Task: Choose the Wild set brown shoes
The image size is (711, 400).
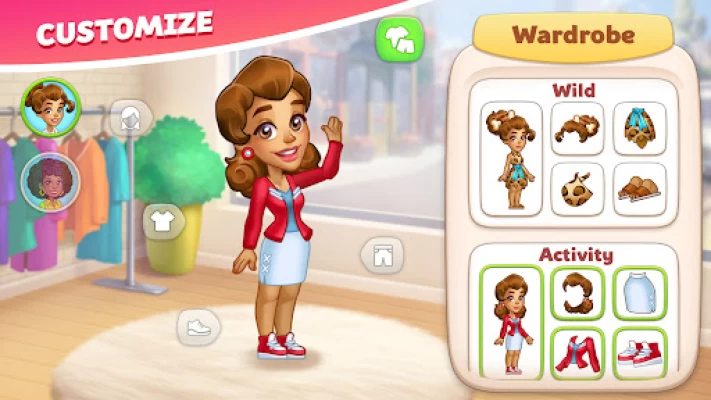Action: 639,189
